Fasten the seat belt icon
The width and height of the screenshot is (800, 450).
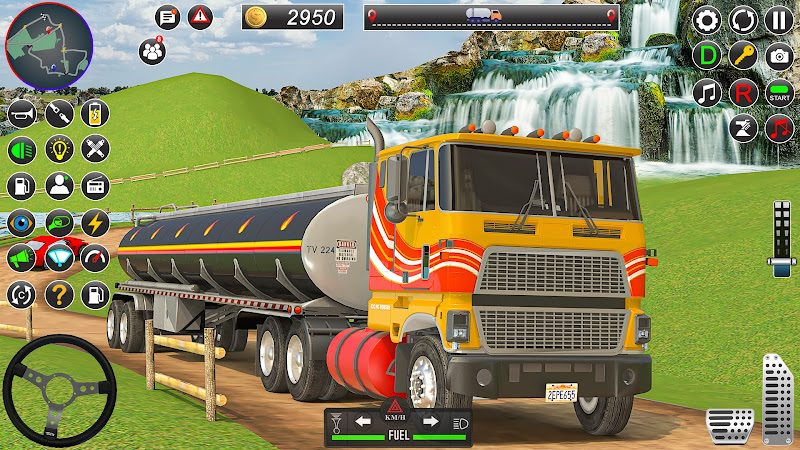(58, 113)
